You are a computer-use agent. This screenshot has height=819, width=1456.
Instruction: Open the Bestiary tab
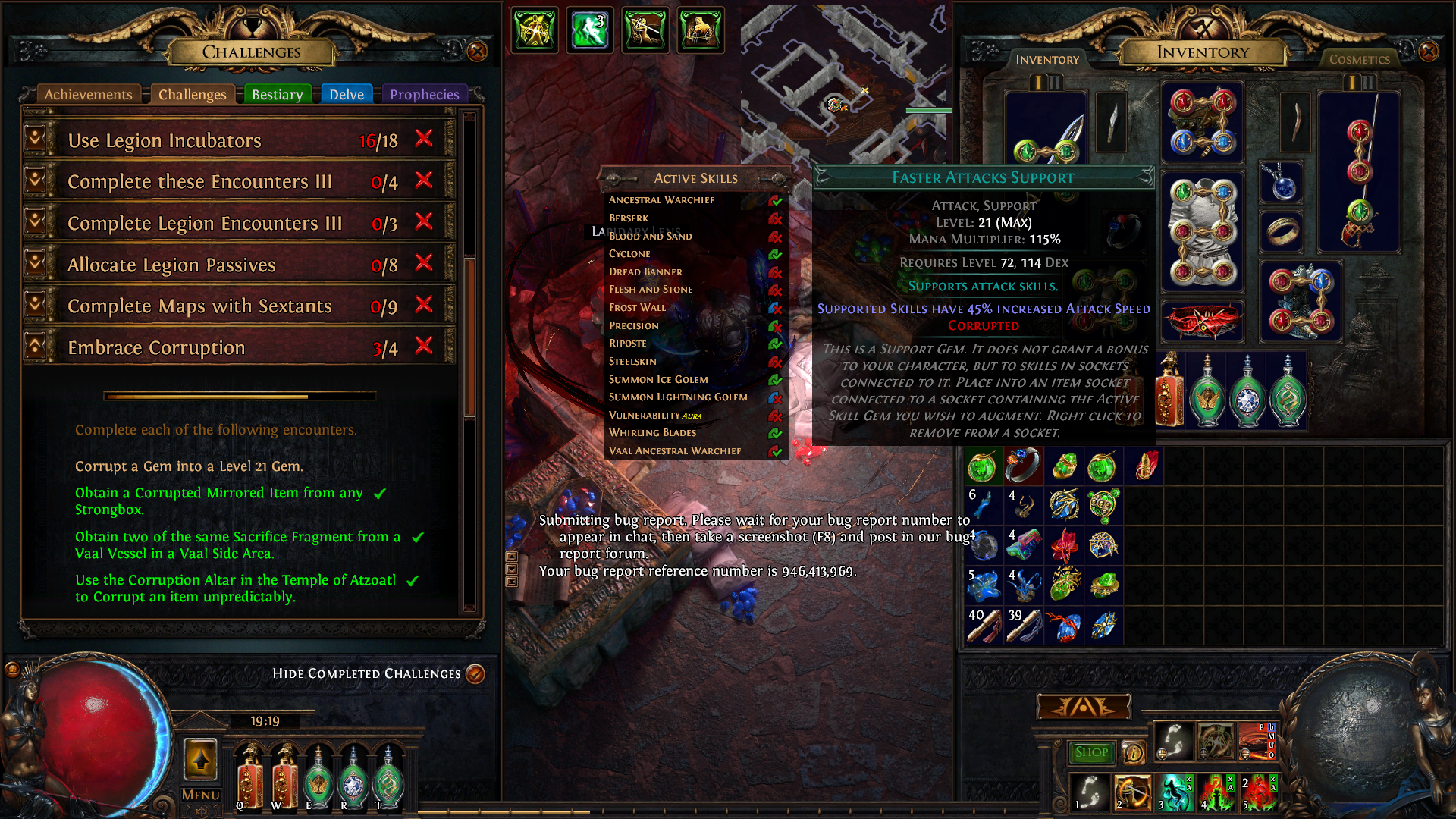[277, 95]
